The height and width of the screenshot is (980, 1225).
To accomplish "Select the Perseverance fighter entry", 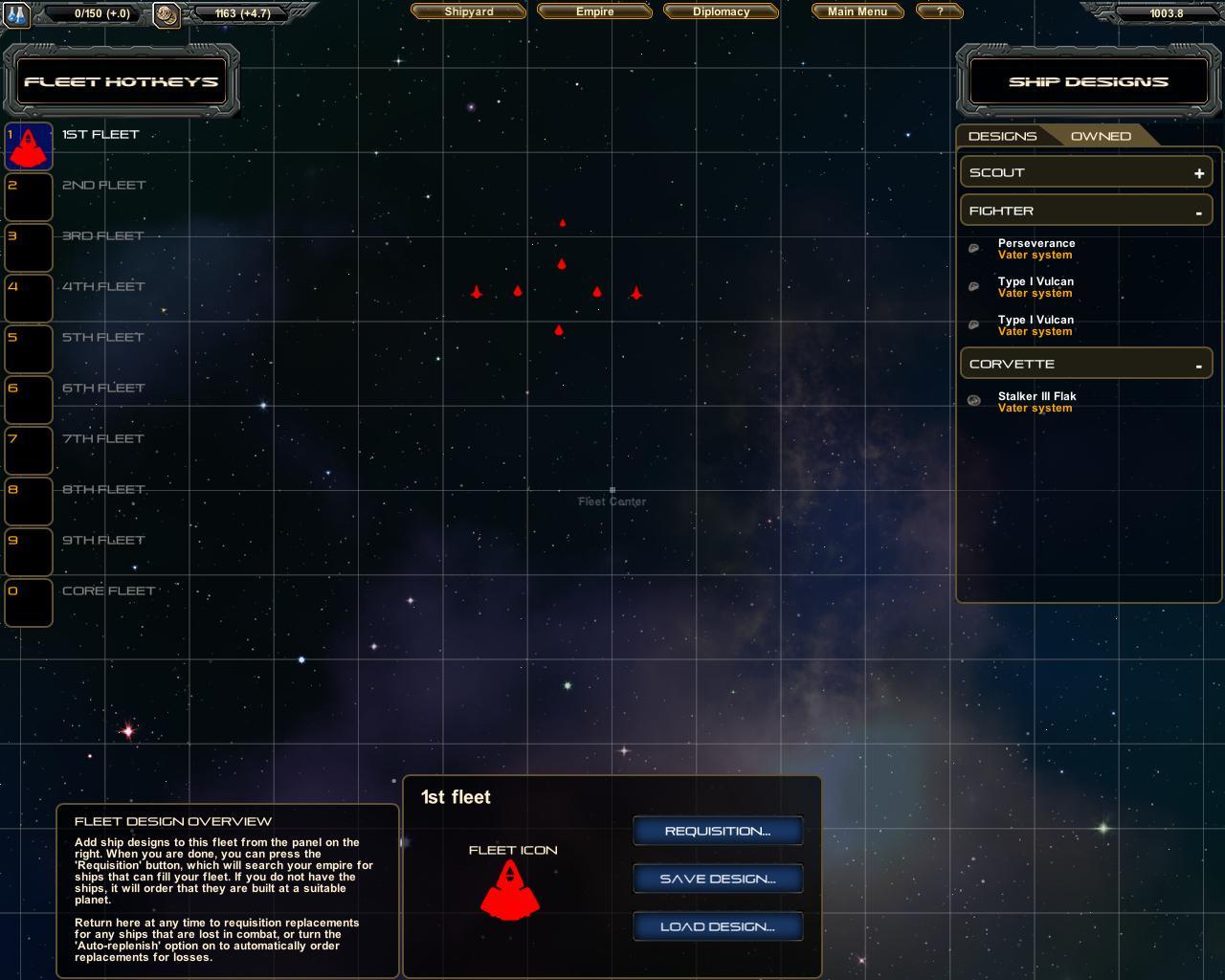I will tap(1036, 249).
